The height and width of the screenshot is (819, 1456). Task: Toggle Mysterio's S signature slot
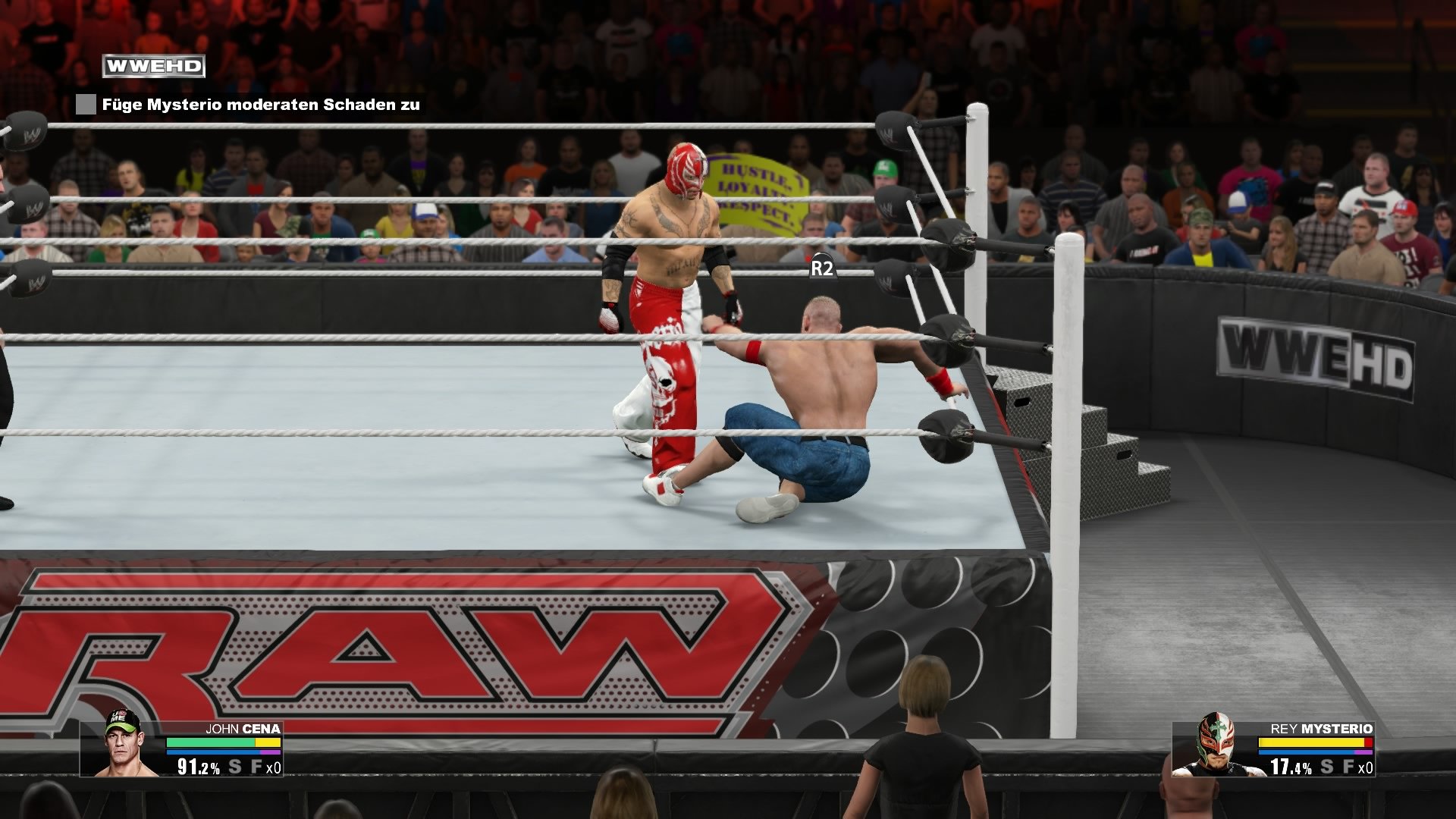(x=1327, y=767)
